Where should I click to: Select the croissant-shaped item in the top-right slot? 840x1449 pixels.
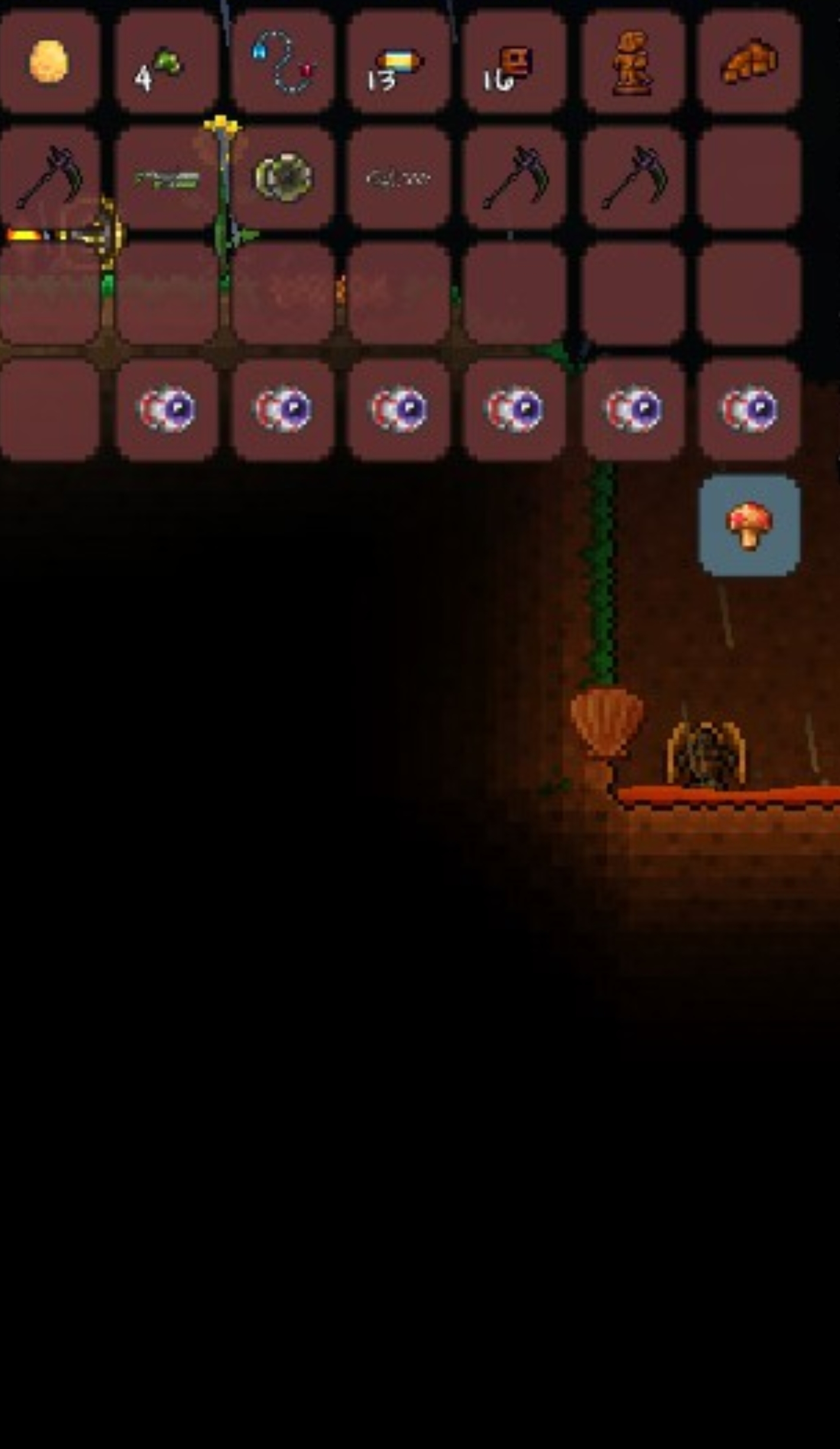click(748, 62)
